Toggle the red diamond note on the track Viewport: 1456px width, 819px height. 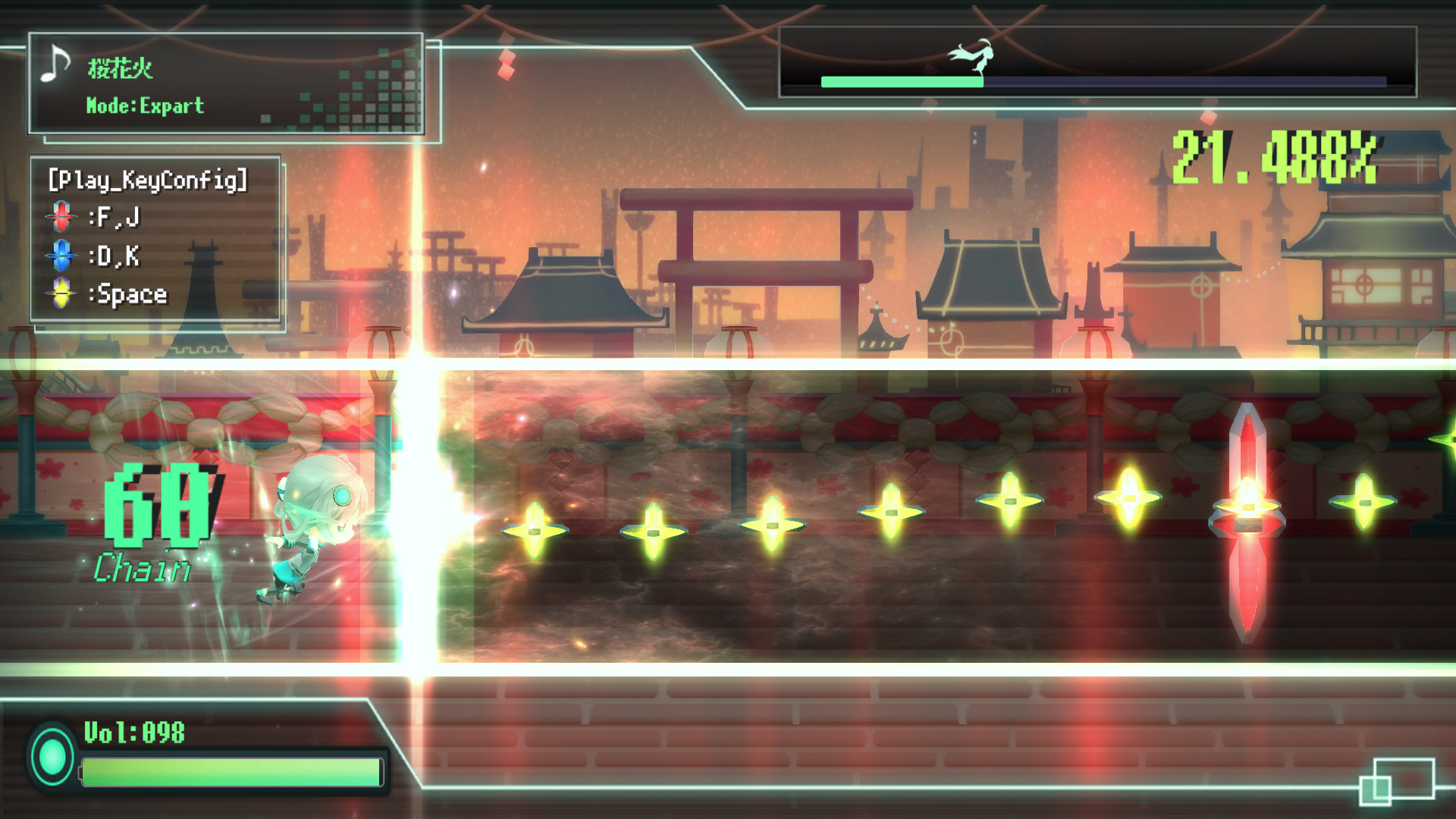click(1248, 519)
